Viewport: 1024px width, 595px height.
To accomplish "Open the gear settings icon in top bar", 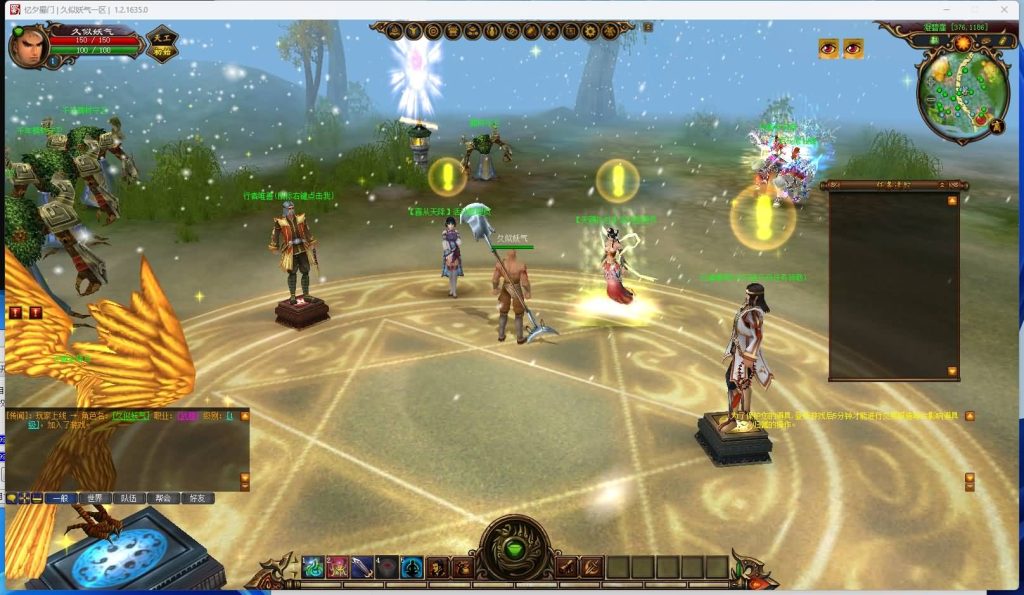I will coord(590,31).
